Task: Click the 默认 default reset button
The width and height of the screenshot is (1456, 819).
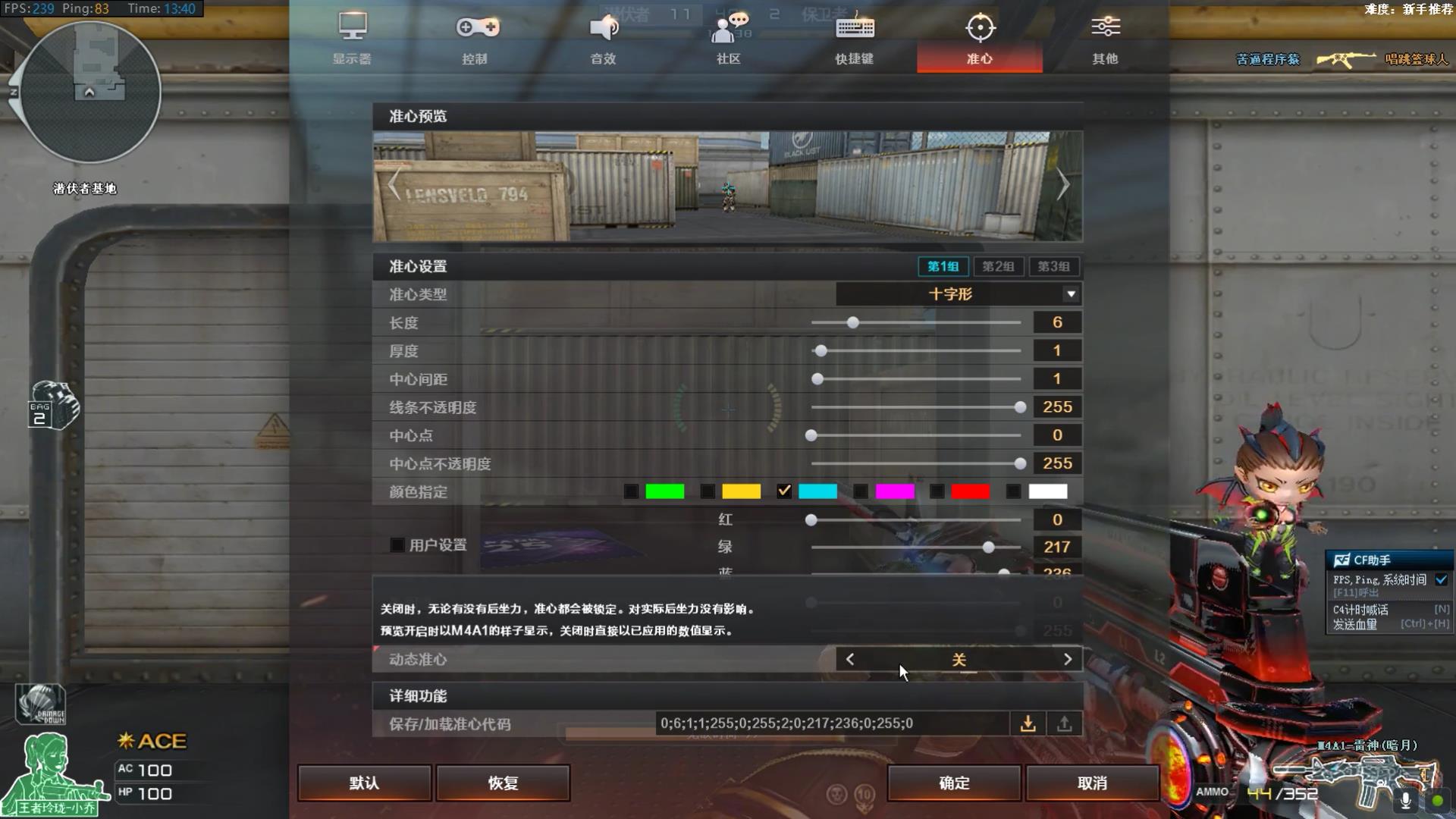Action: [x=364, y=783]
